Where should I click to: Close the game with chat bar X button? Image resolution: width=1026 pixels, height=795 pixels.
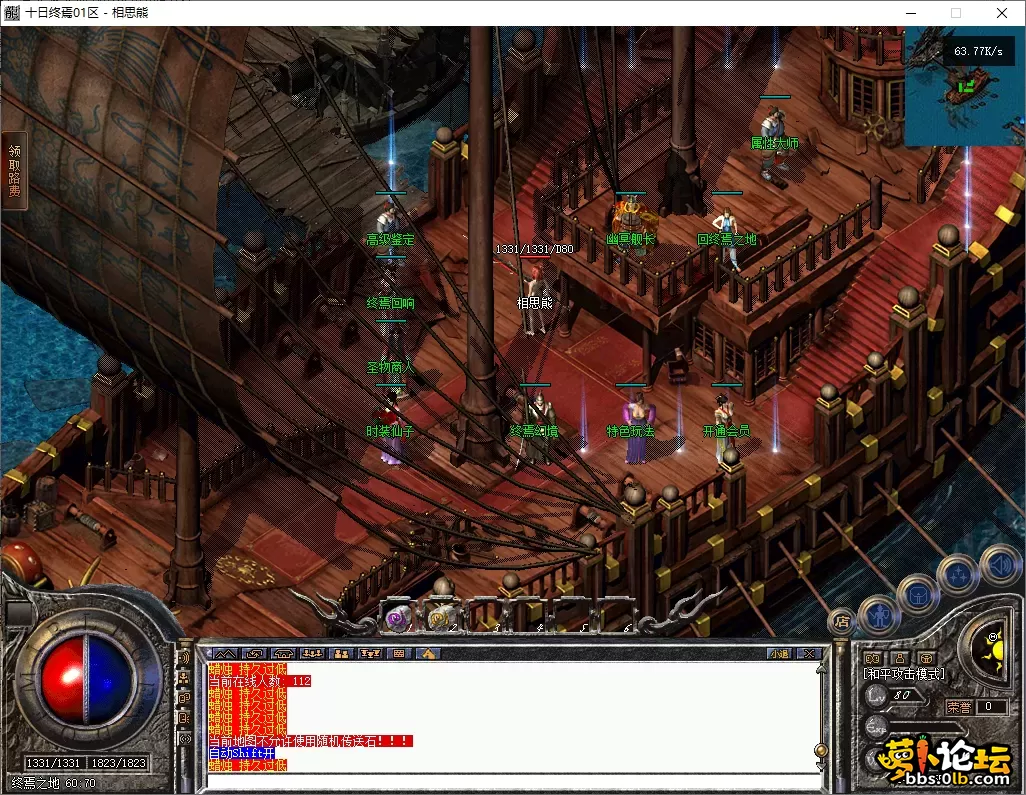click(x=809, y=654)
